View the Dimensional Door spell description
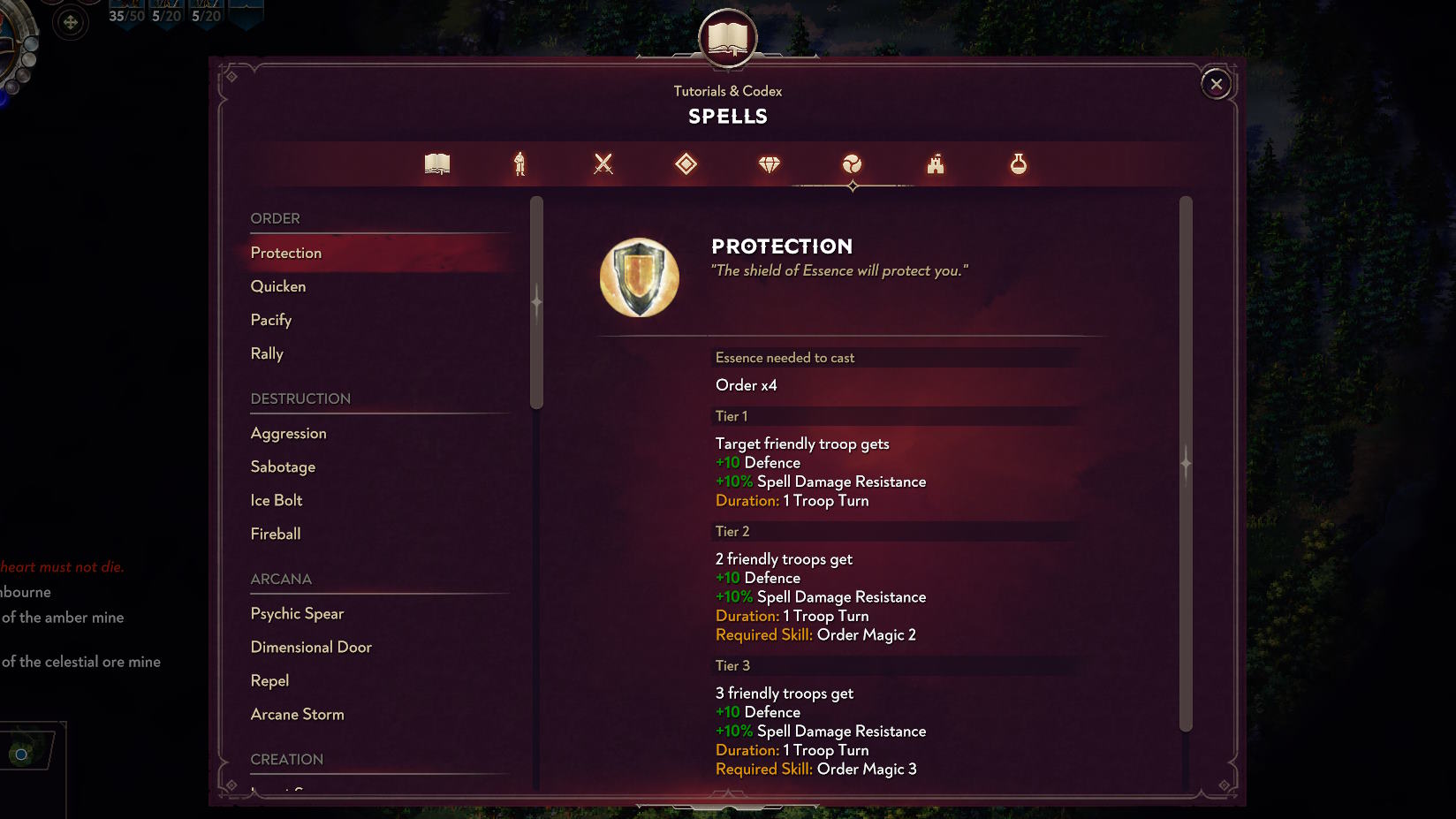1456x819 pixels. pos(311,647)
